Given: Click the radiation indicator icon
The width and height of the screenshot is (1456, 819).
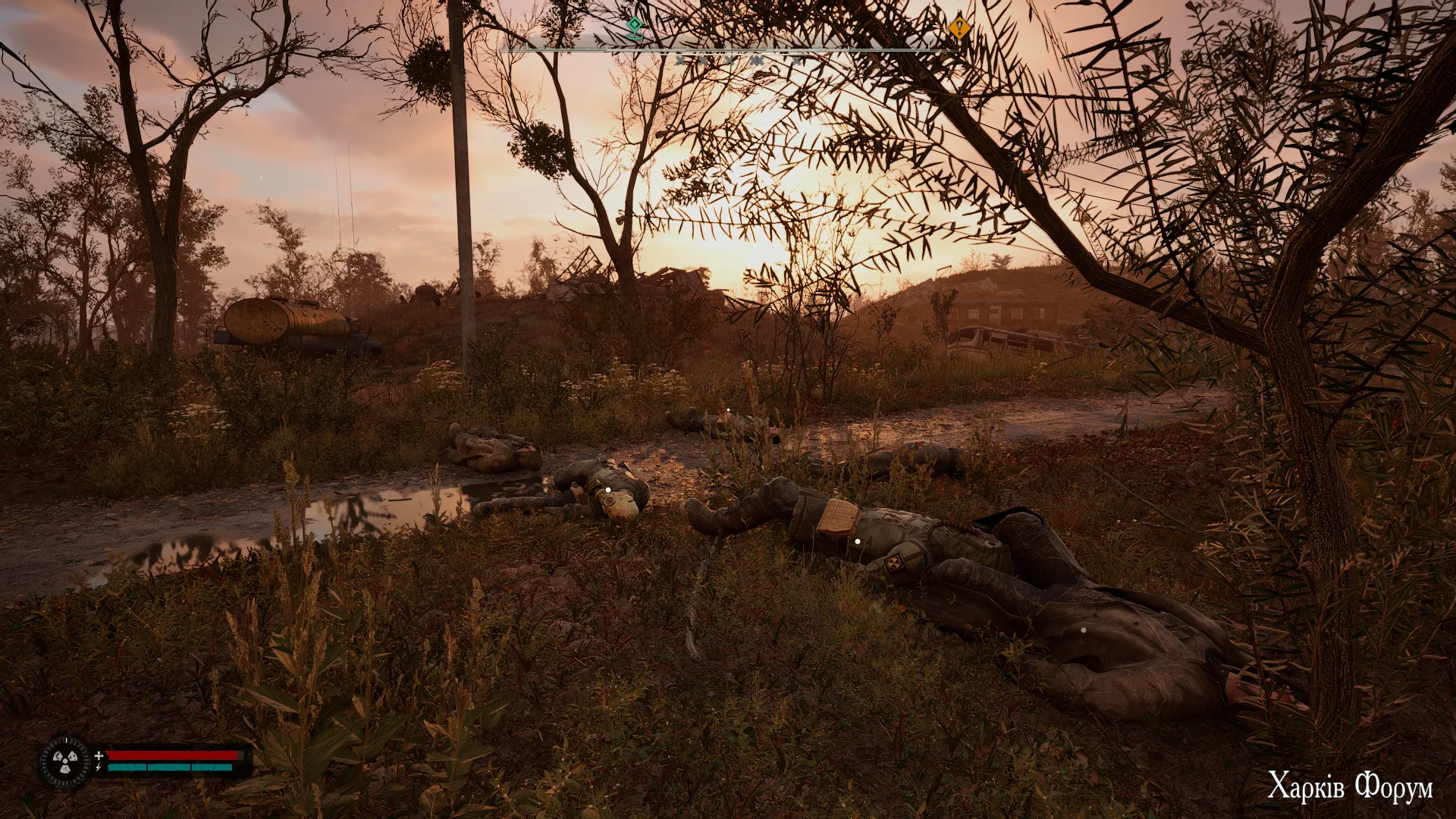Looking at the screenshot, I should pos(64,760).
